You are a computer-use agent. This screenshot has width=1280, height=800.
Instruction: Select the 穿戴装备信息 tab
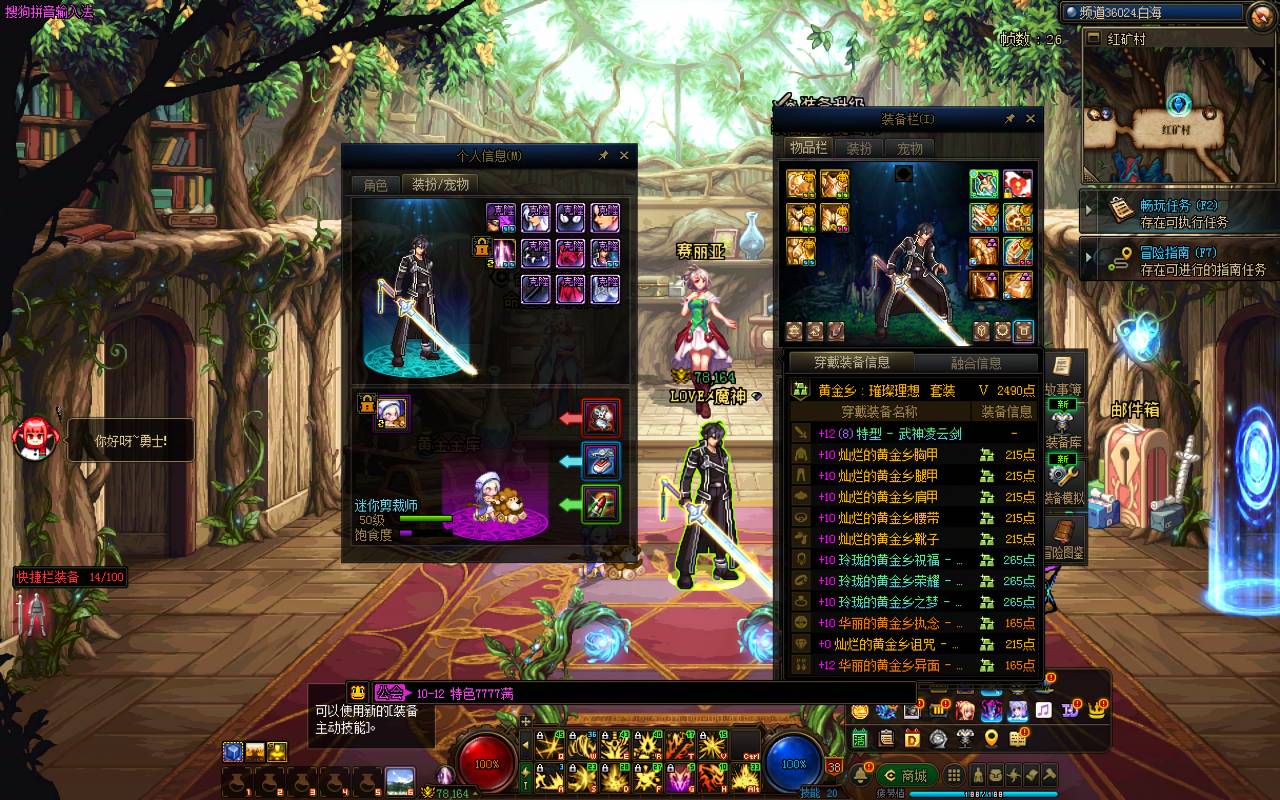point(851,363)
